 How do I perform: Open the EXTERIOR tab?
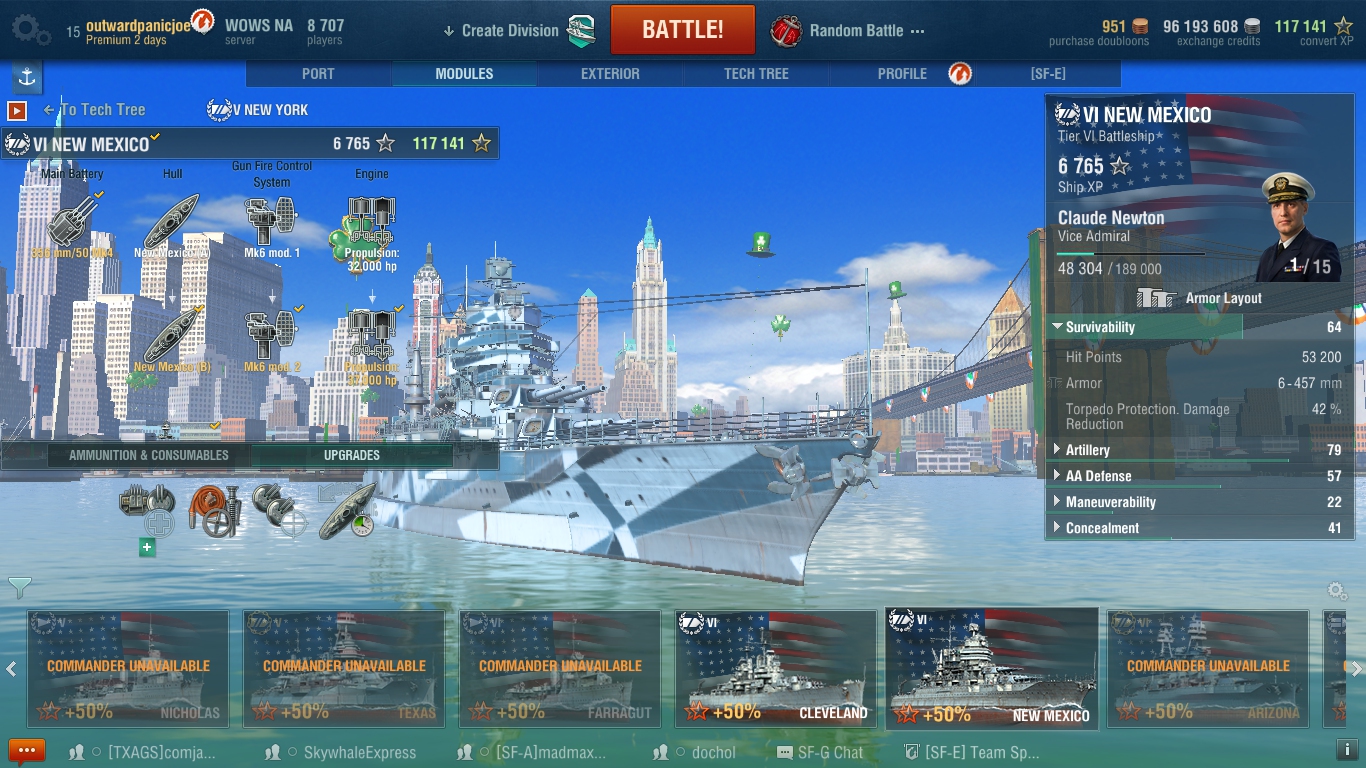[610, 74]
